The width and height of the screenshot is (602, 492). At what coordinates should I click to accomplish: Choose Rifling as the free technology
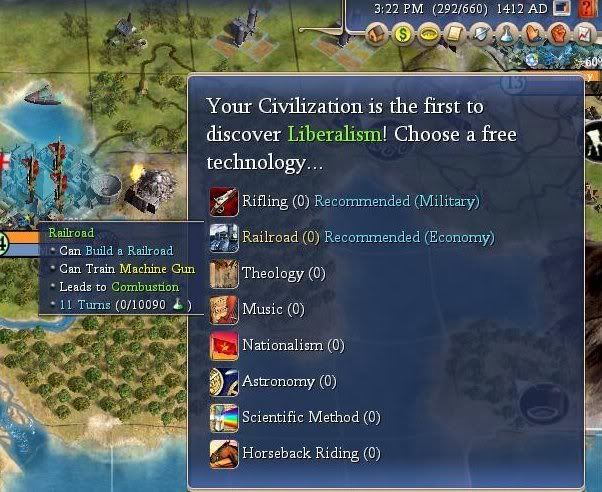(264, 202)
